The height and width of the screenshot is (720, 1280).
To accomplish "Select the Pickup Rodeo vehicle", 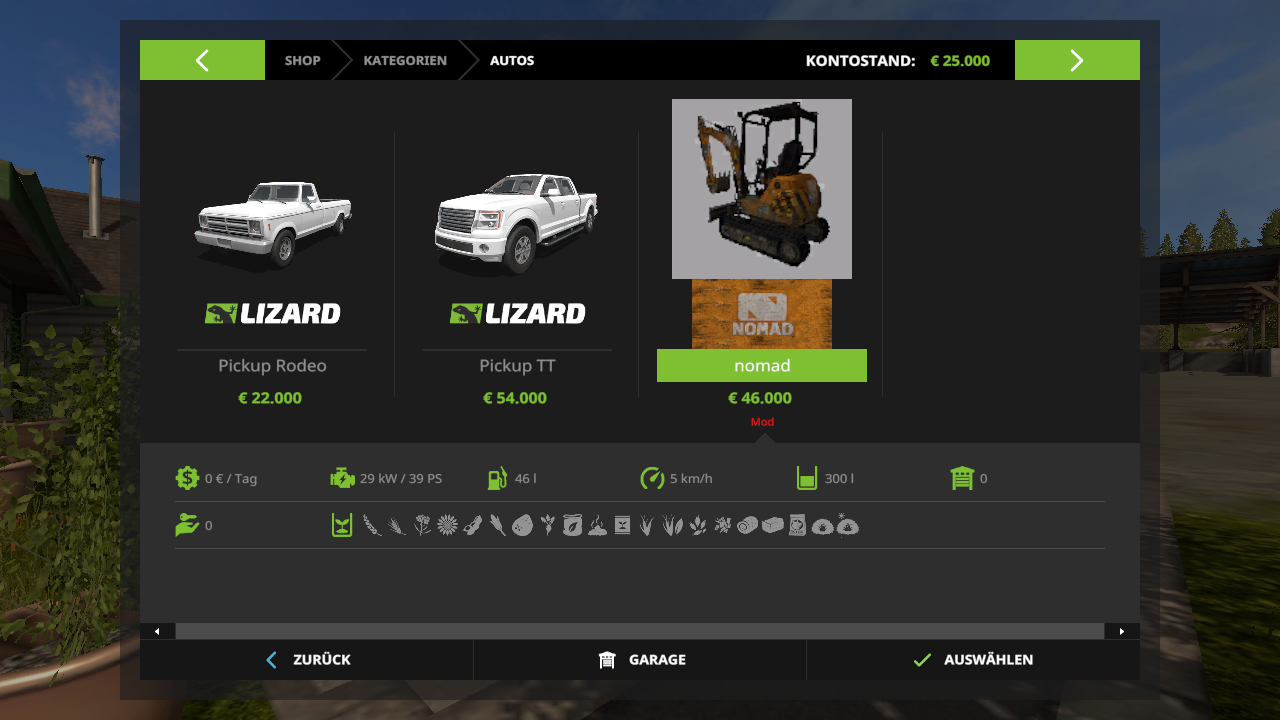I will point(272,270).
